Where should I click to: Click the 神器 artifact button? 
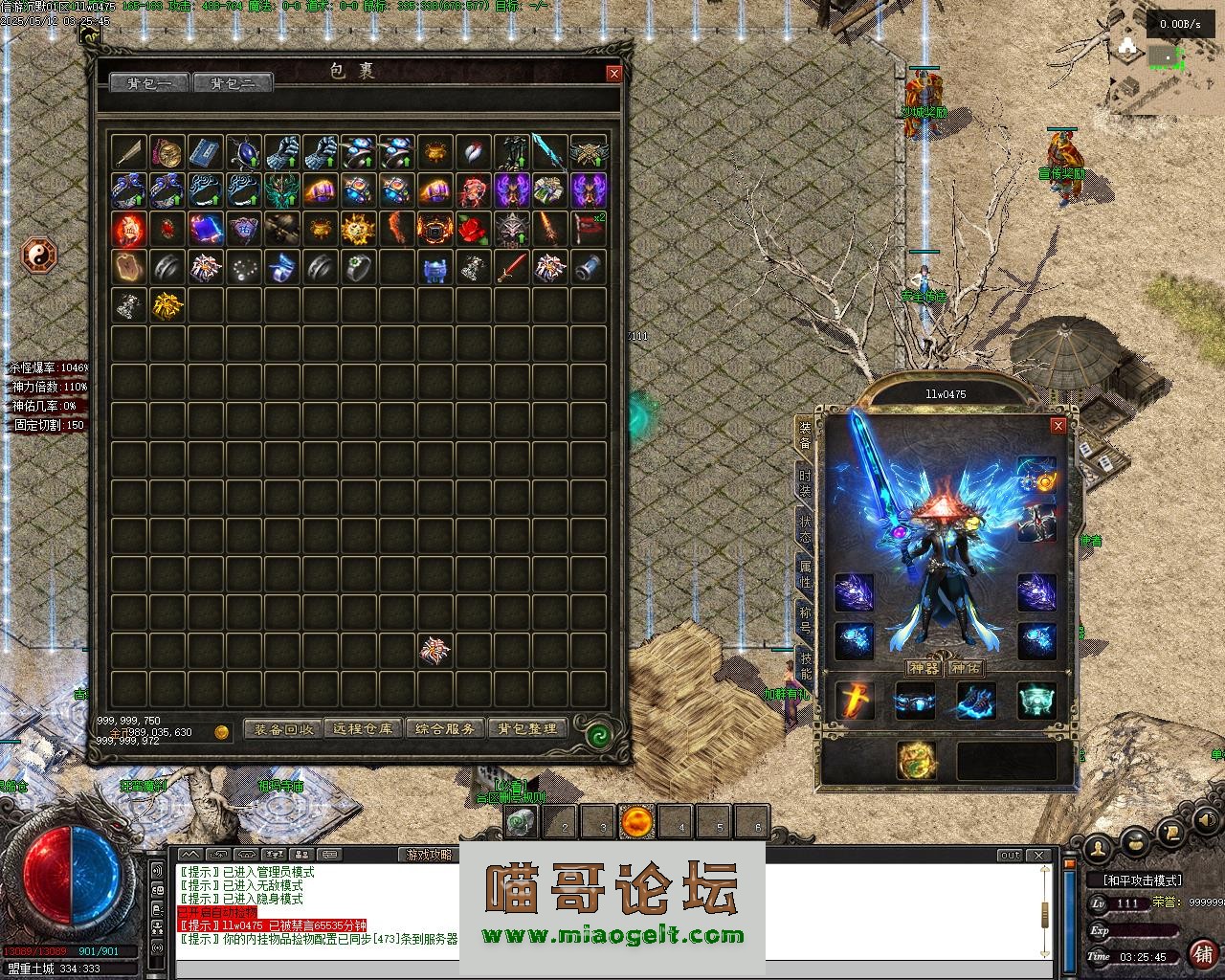pyautogui.click(x=924, y=668)
